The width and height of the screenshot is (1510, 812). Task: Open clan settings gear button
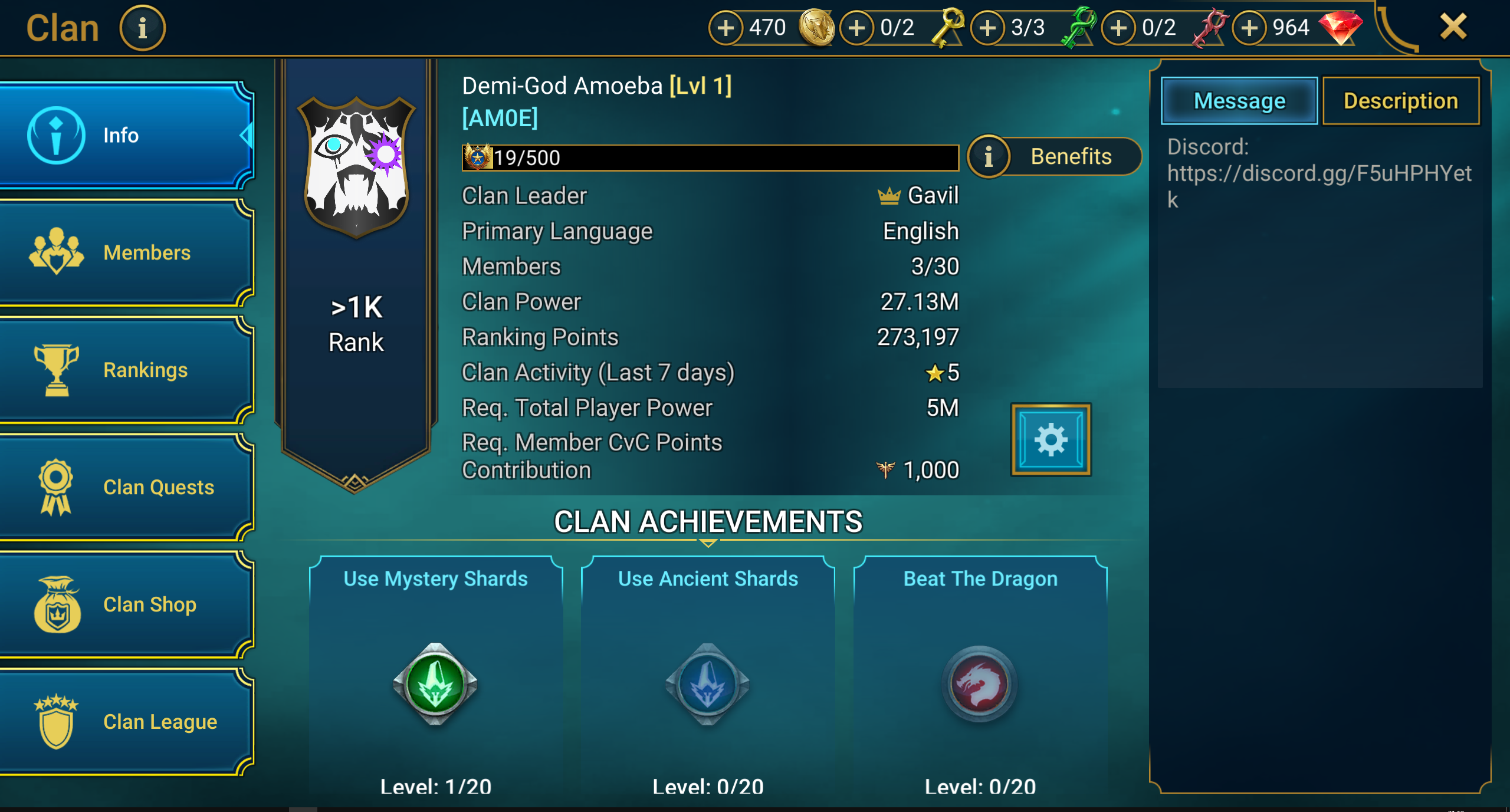coord(1051,439)
